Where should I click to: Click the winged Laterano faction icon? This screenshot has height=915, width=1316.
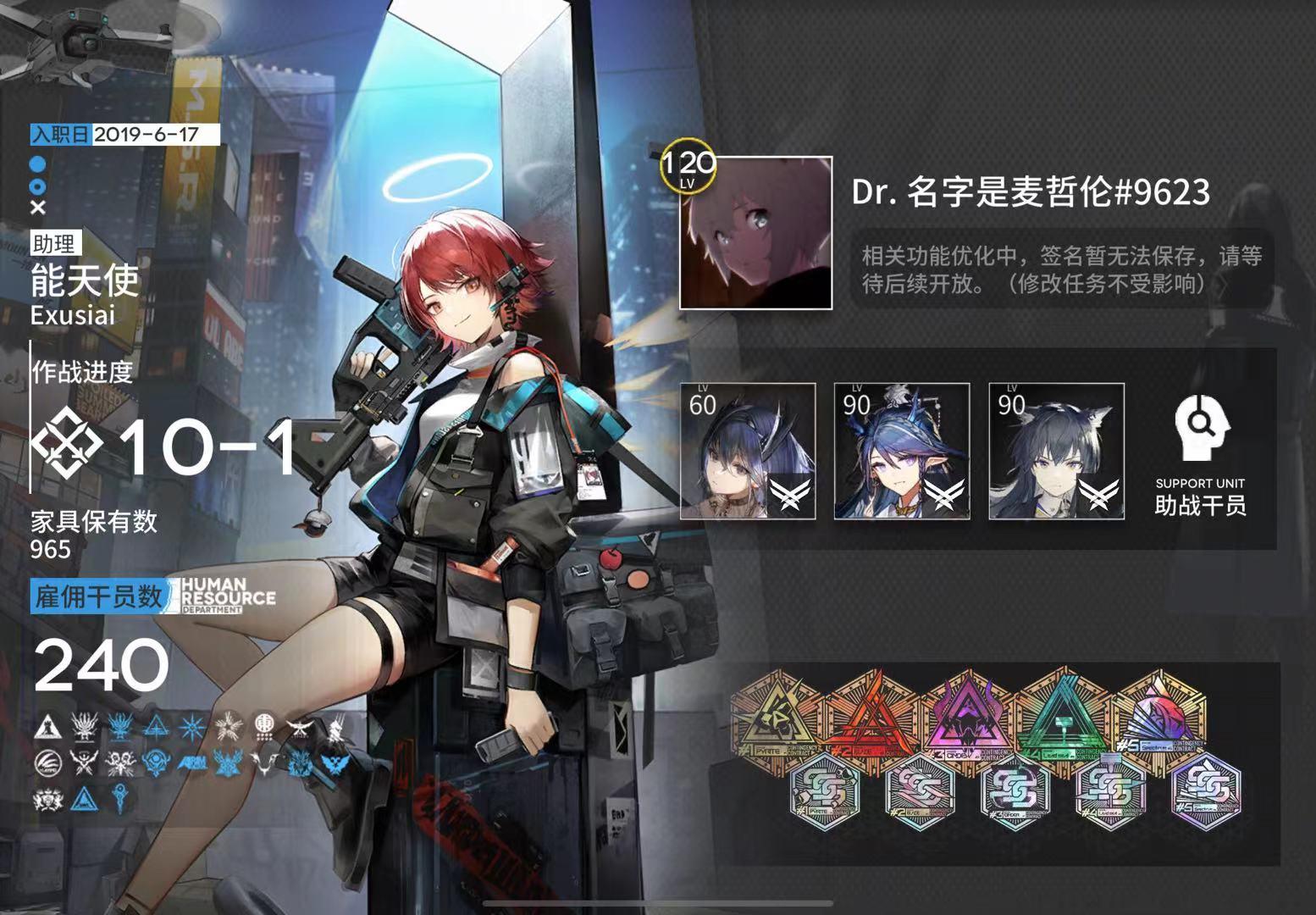click(x=301, y=727)
